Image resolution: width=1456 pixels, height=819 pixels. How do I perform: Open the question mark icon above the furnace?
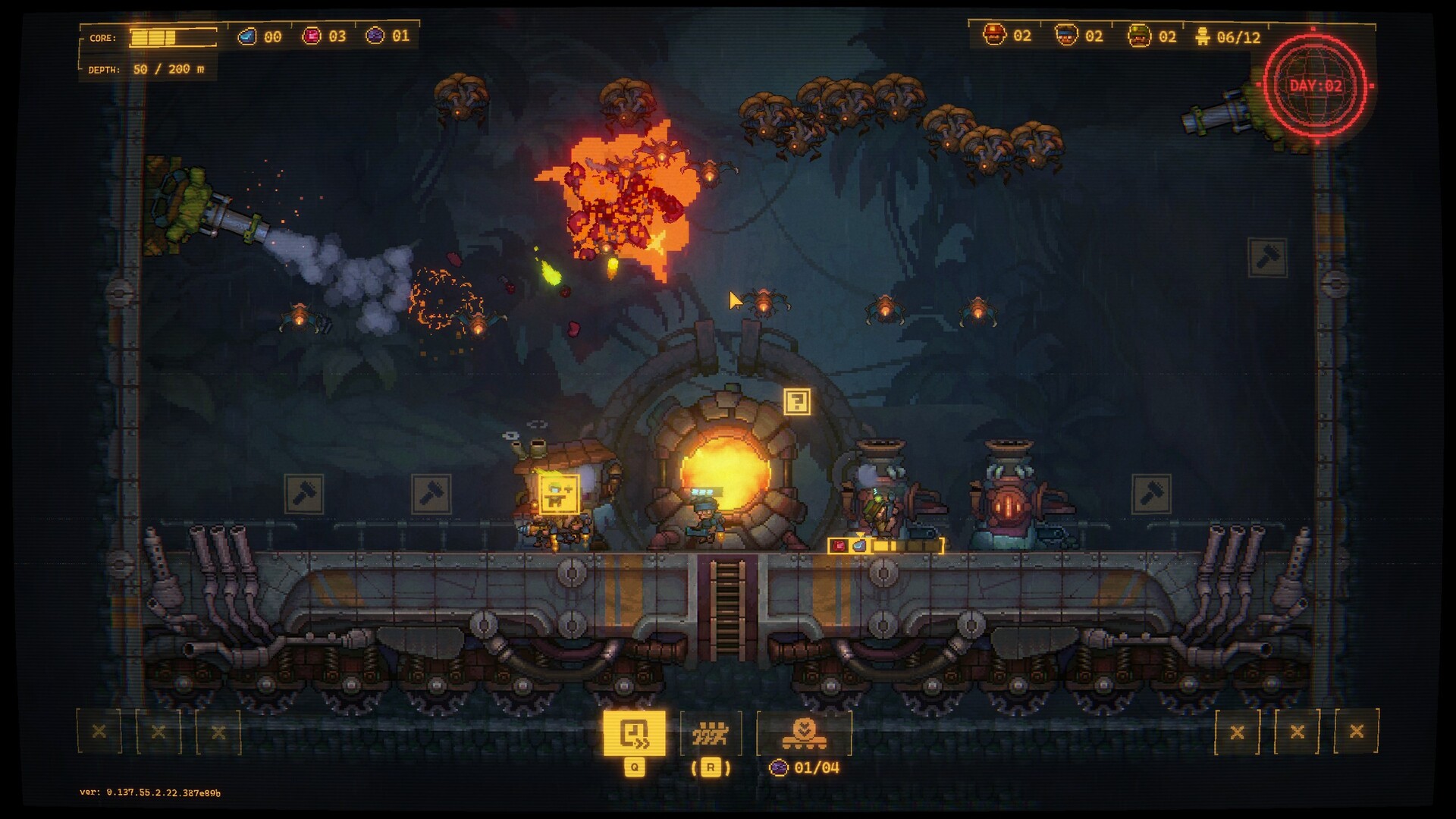click(796, 401)
